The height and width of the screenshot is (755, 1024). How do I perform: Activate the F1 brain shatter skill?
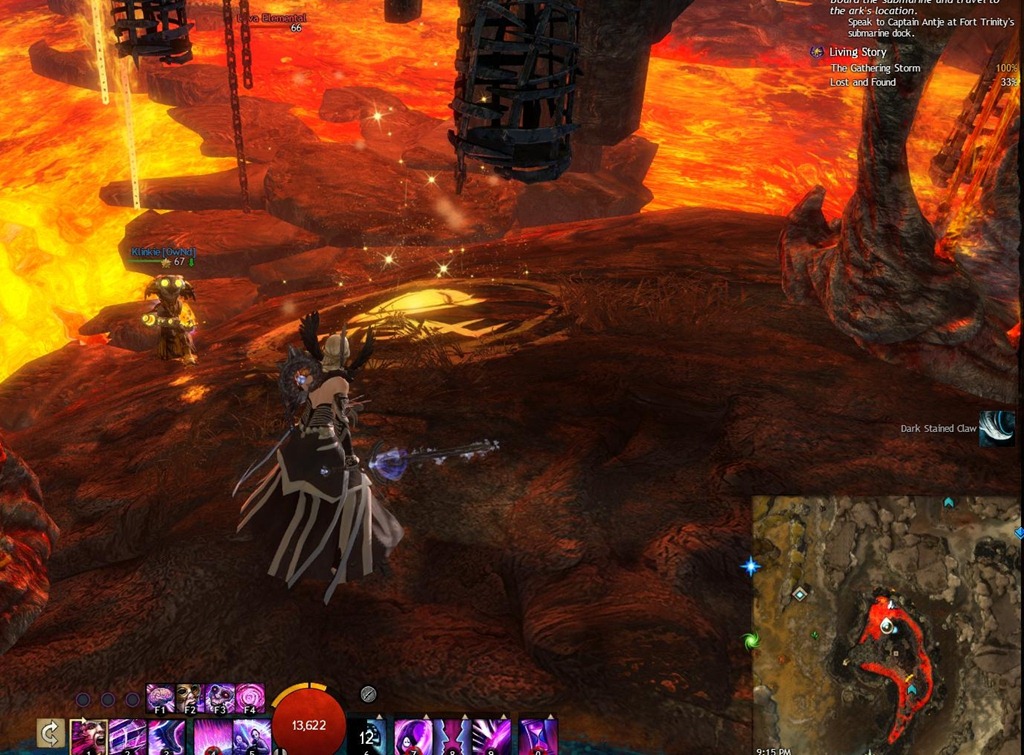pos(161,698)
